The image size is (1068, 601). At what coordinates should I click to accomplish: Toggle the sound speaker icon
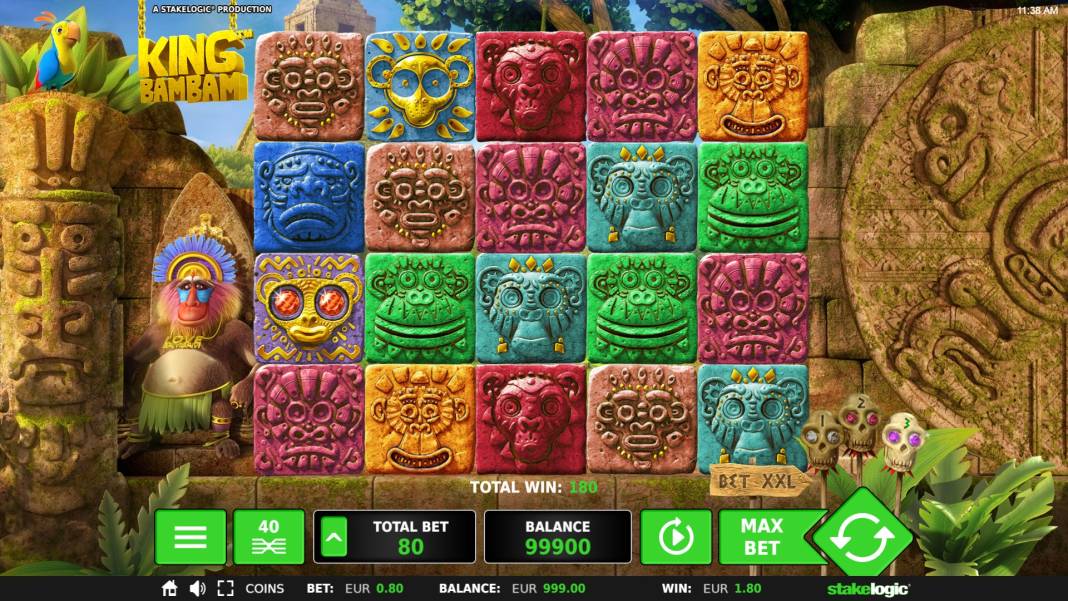pos(197,589)
